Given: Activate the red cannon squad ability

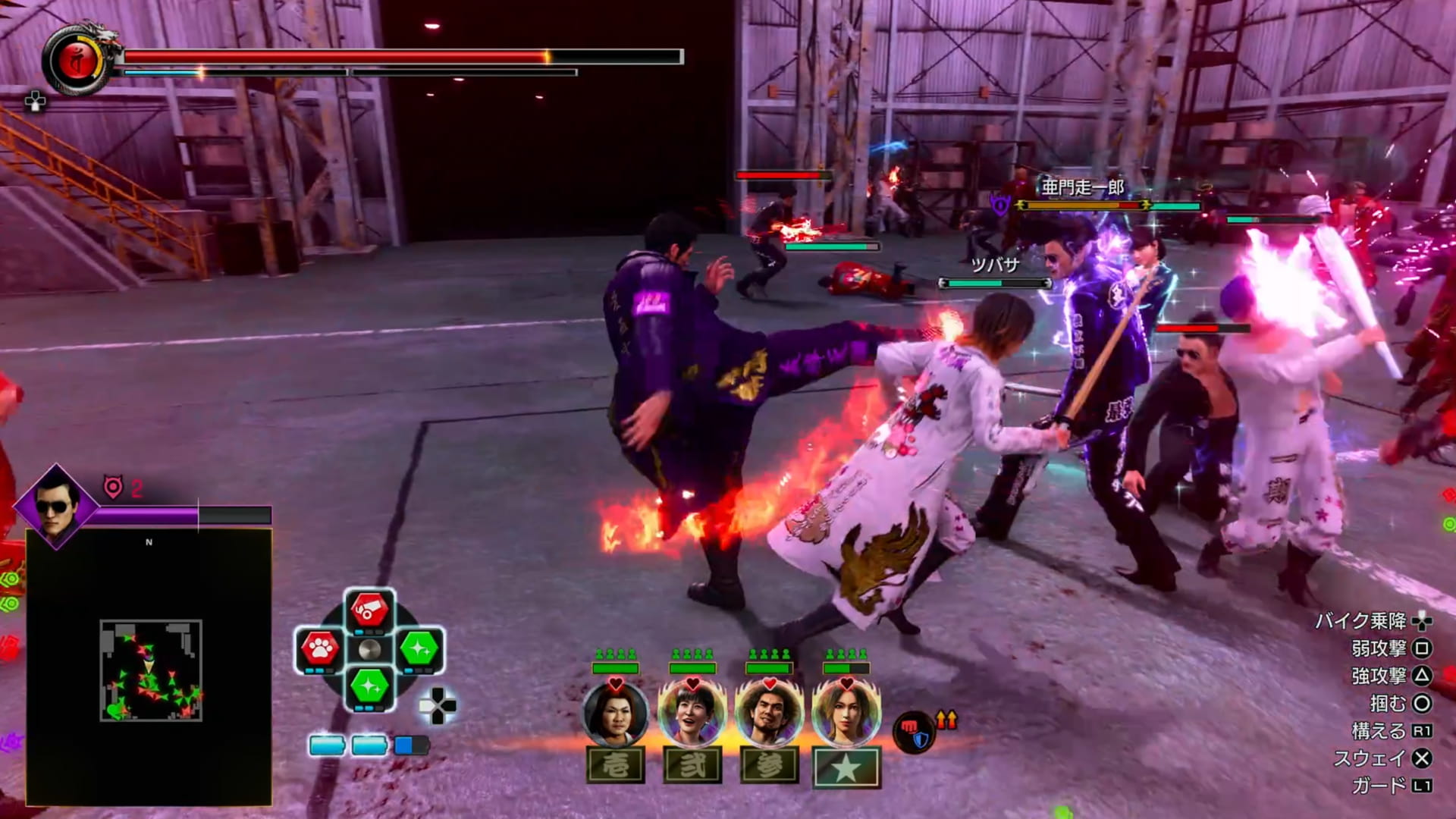Looking at the screenshot, I should click(x=369, y=609).
